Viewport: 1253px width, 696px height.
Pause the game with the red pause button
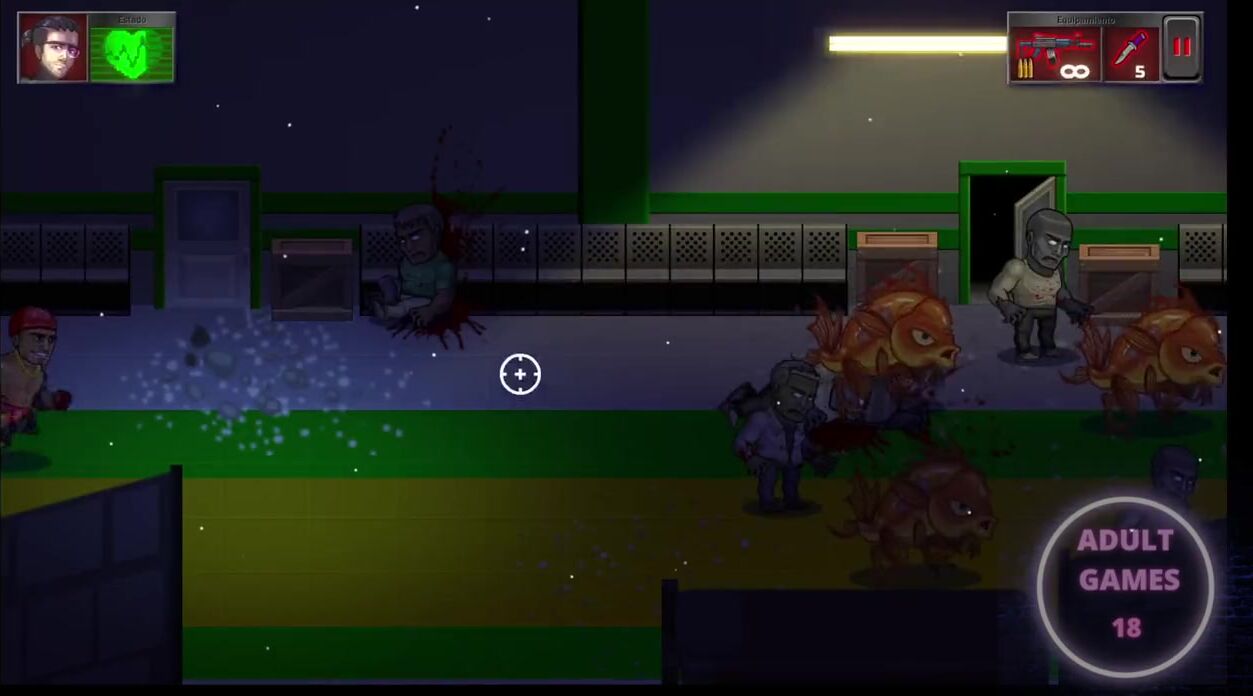point(1182,48)
